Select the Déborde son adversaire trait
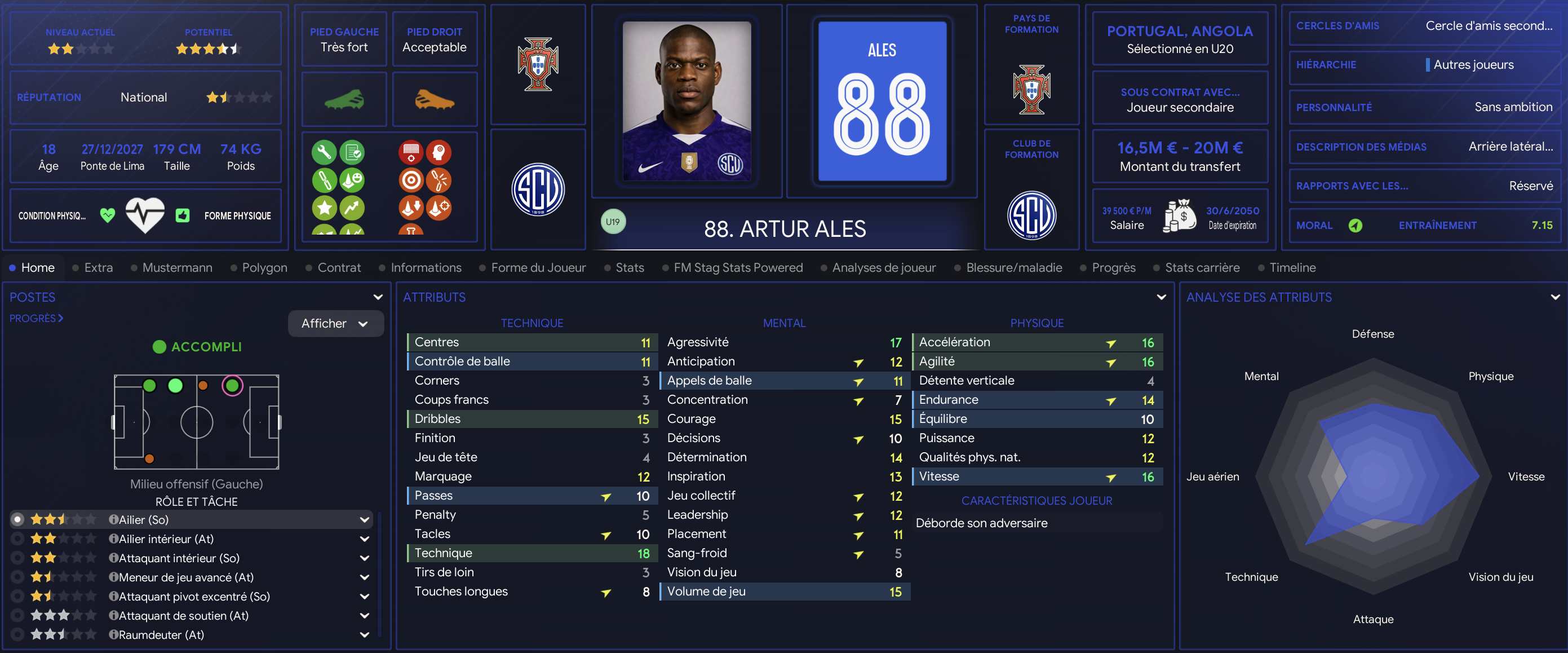The height and width of the screenshot is (653, 1568). pos(981,523)
